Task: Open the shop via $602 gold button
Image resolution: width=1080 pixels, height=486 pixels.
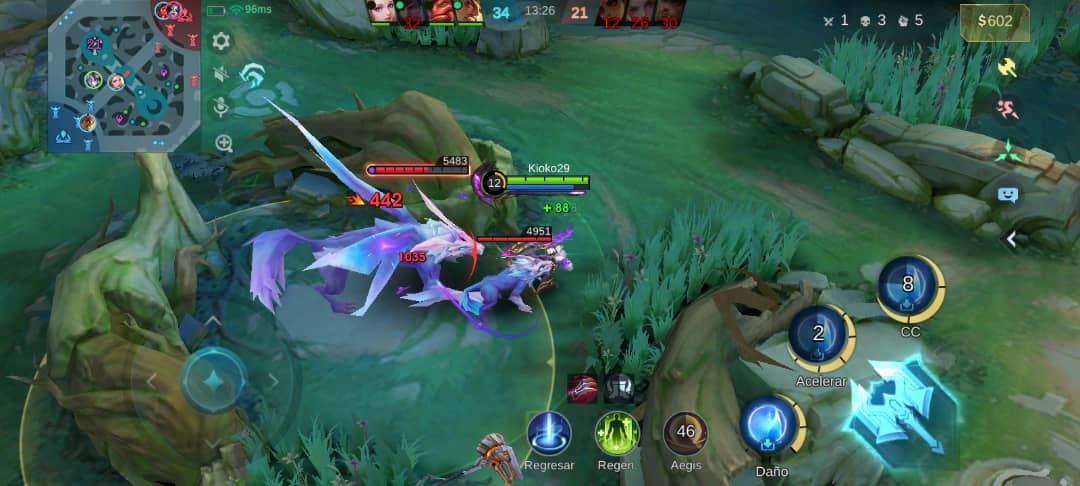Action: point(994,23)
